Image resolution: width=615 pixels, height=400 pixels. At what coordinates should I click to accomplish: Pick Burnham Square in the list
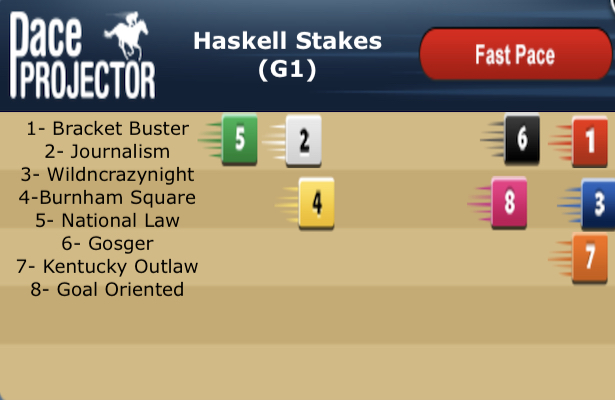tap(107, 197)
